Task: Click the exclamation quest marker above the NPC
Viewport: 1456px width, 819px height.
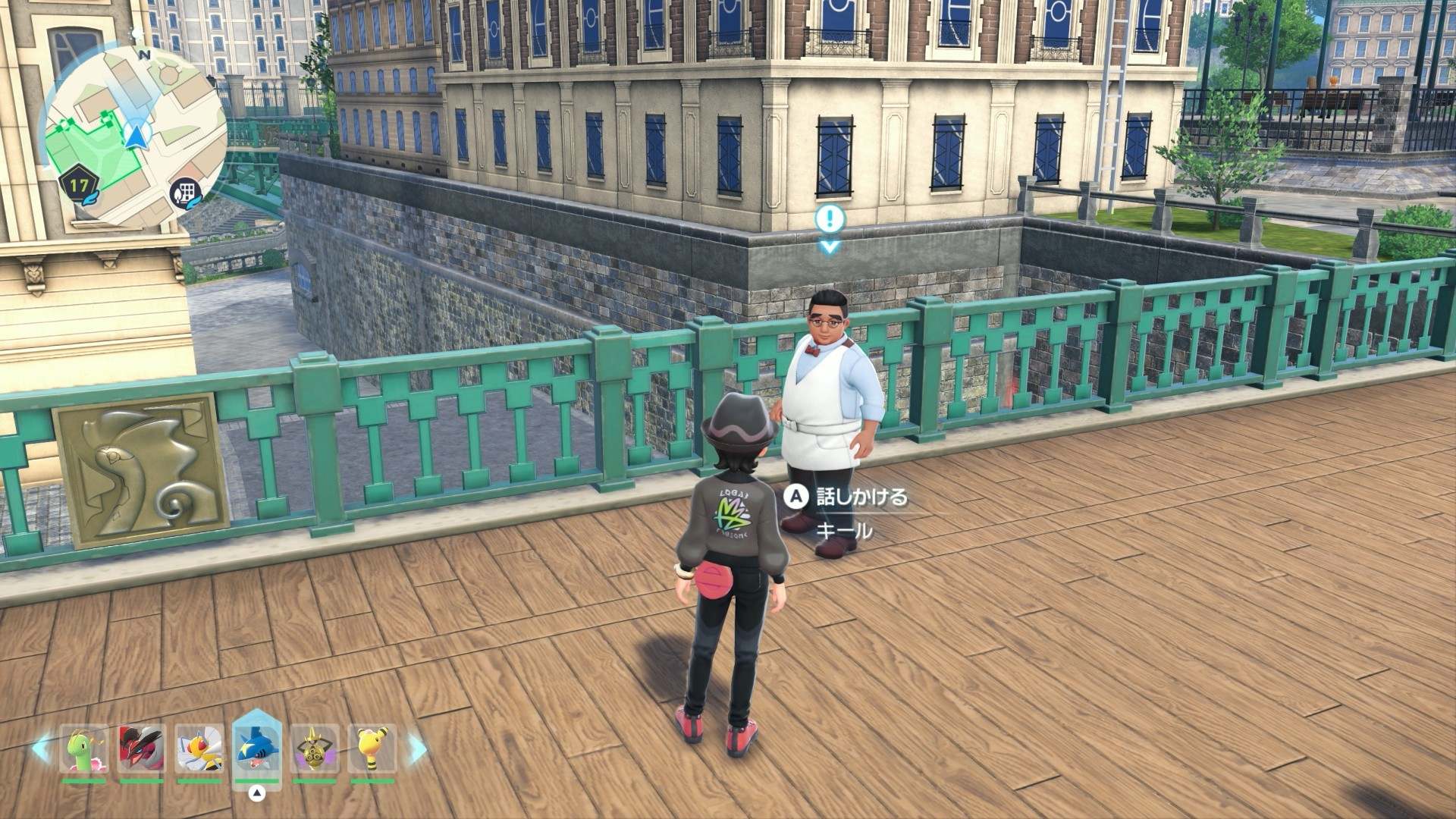Action: pyautogui.click(x=830, y=220)
